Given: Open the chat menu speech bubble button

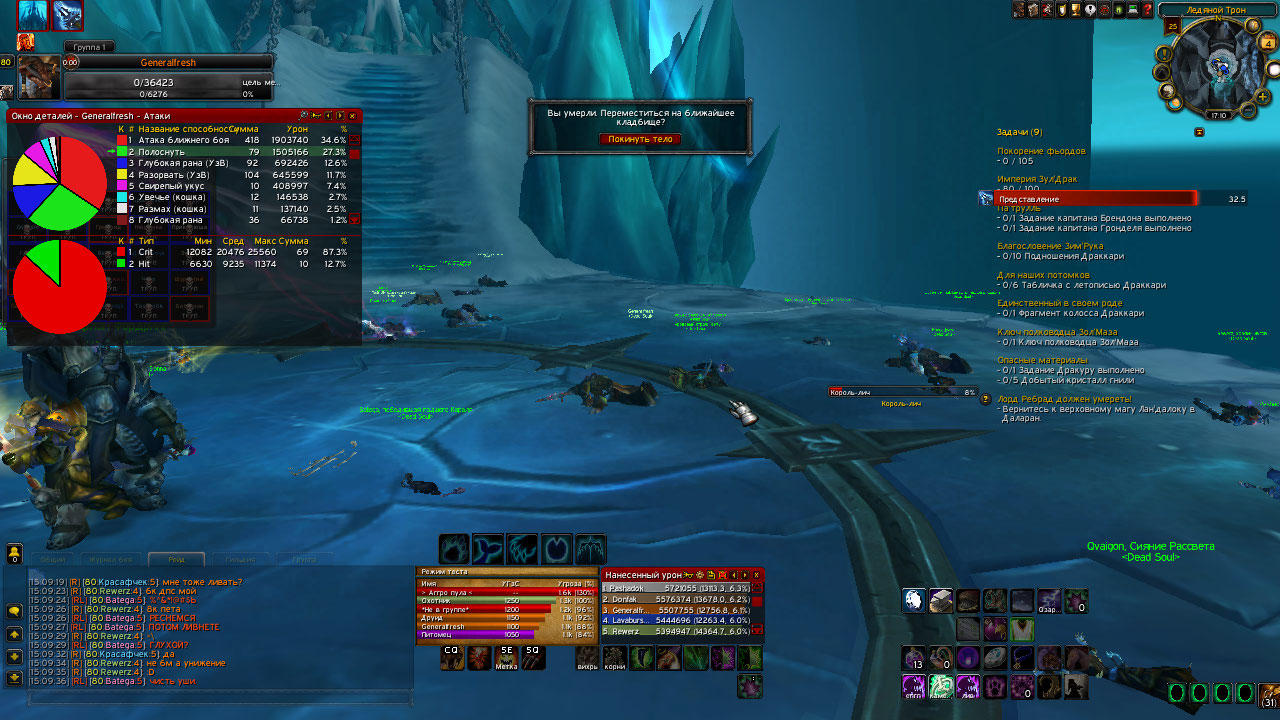Looking at the screenshot, I should tap(15, 610).
